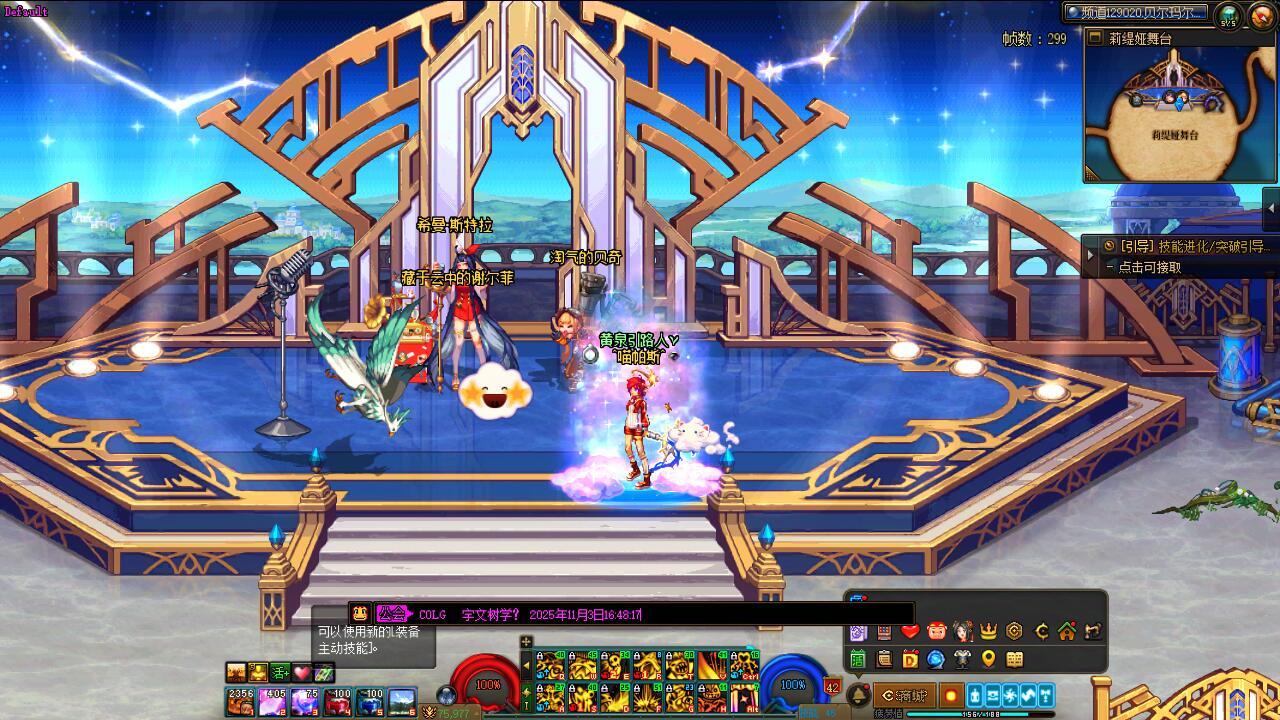Use the blue potion in quick slot 5
This screenshot has height=720, width=1280.
tap(370, 701)
